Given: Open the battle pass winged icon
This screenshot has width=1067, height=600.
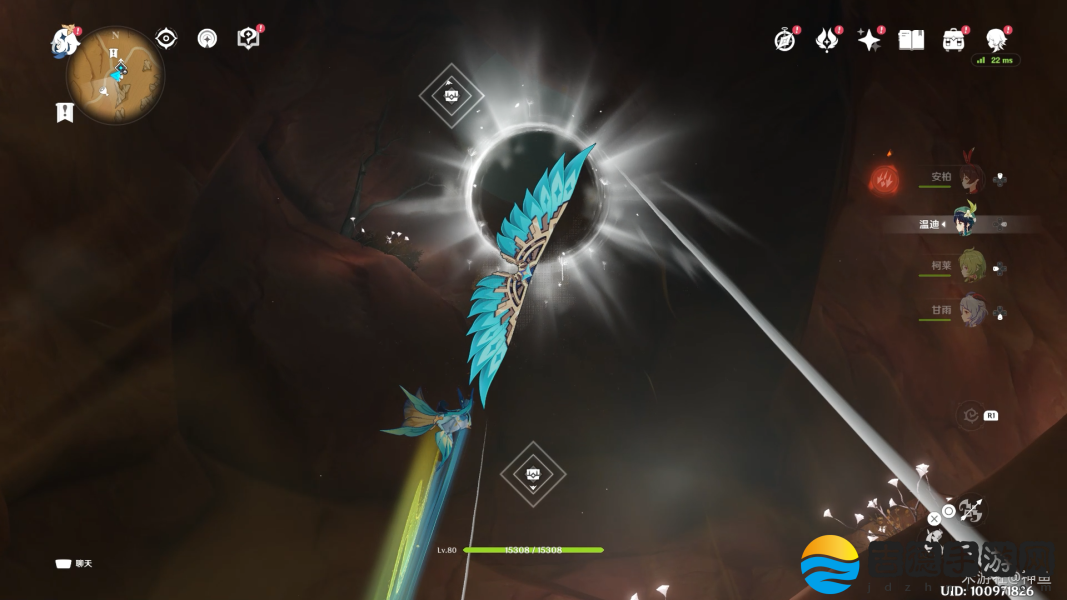Looking at the screenshot, I should 827,40.
